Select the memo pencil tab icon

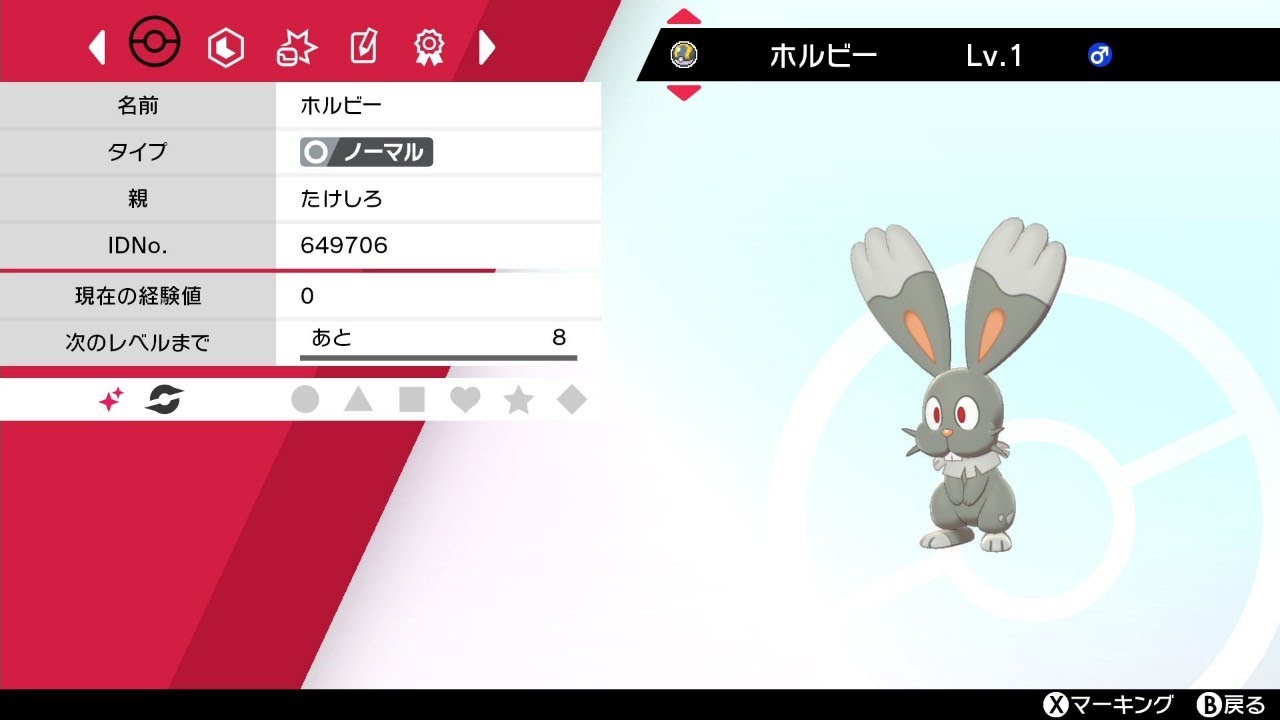click(x=362, y=46)
